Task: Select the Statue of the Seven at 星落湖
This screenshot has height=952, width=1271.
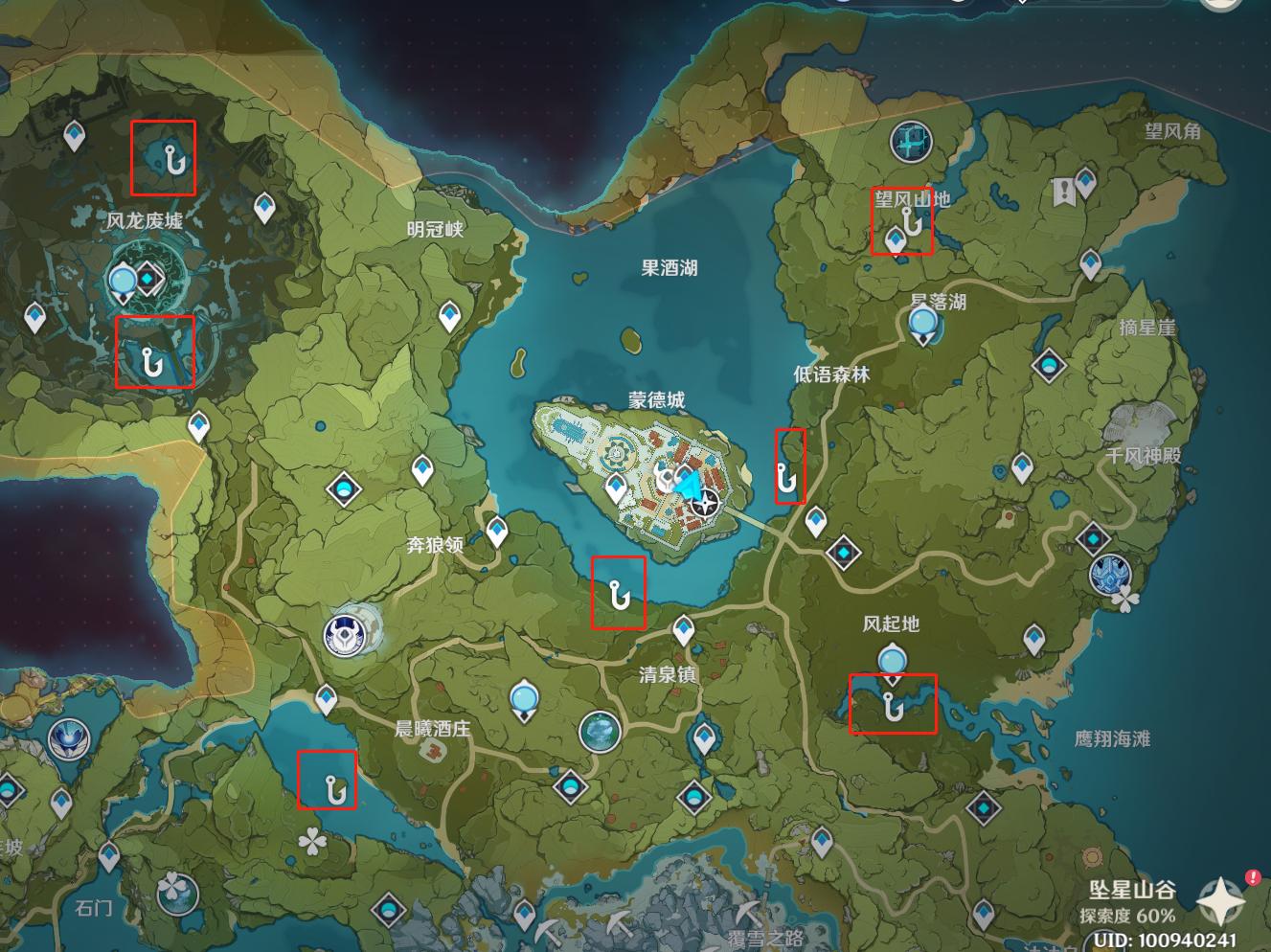Action: click(x=923, y=326)
